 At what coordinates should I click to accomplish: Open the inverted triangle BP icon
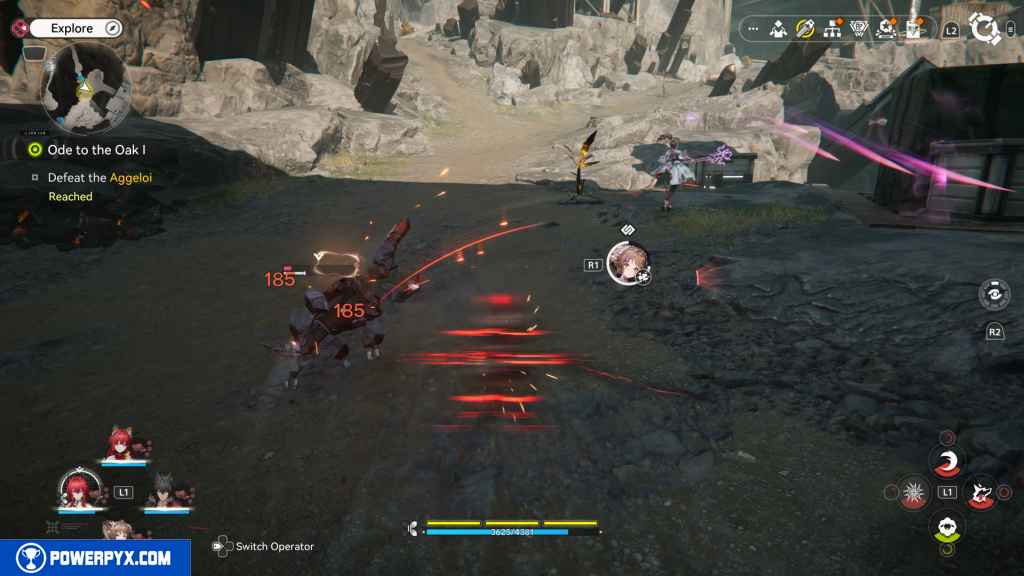tap(858, 29)
